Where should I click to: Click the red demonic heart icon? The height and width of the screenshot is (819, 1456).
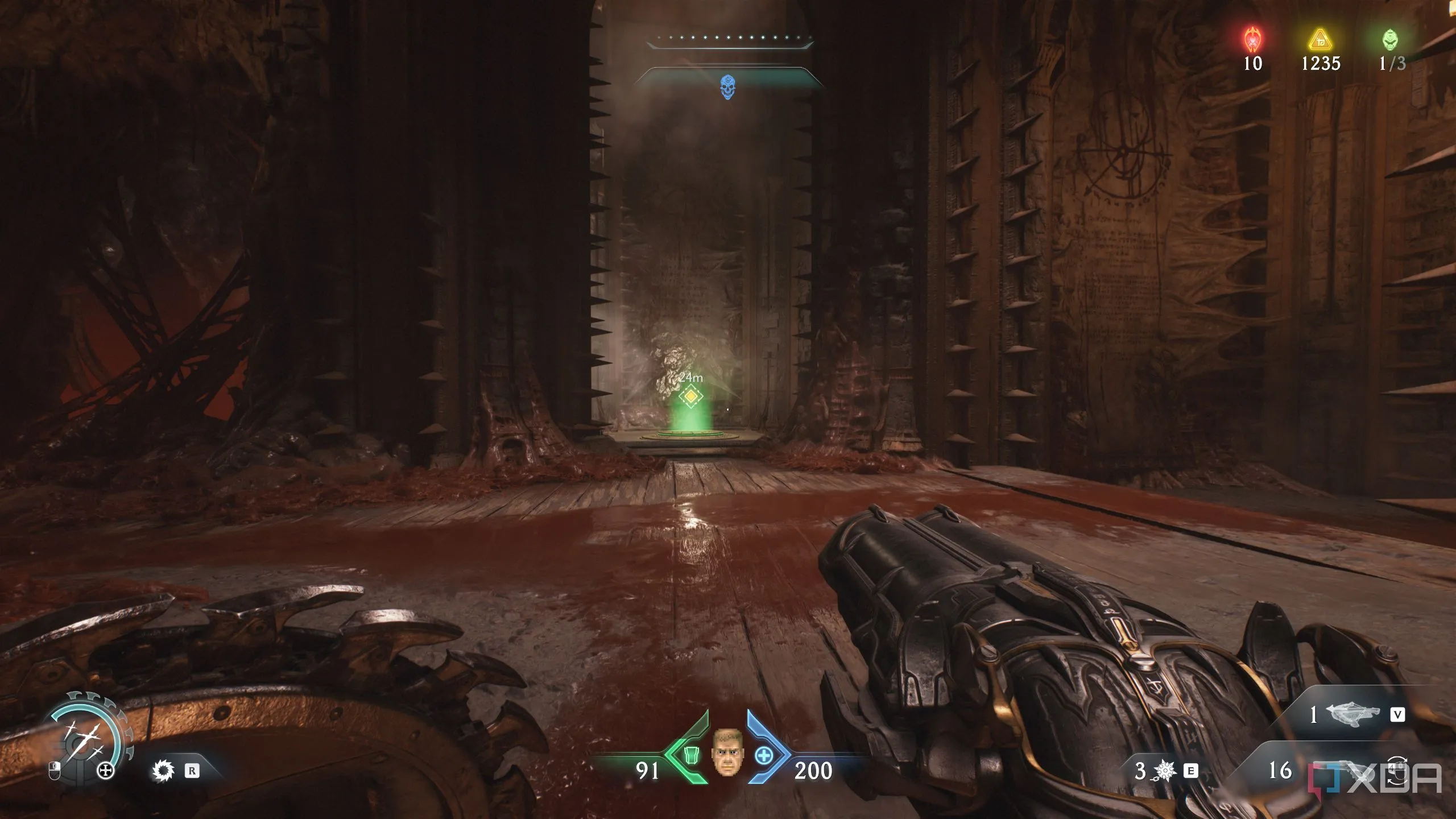[1252, 40]
